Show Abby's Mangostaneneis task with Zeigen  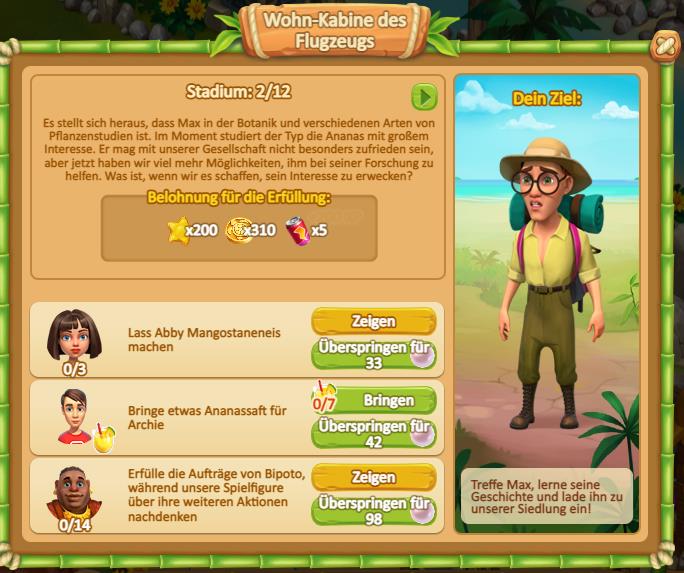click(373, 322)
